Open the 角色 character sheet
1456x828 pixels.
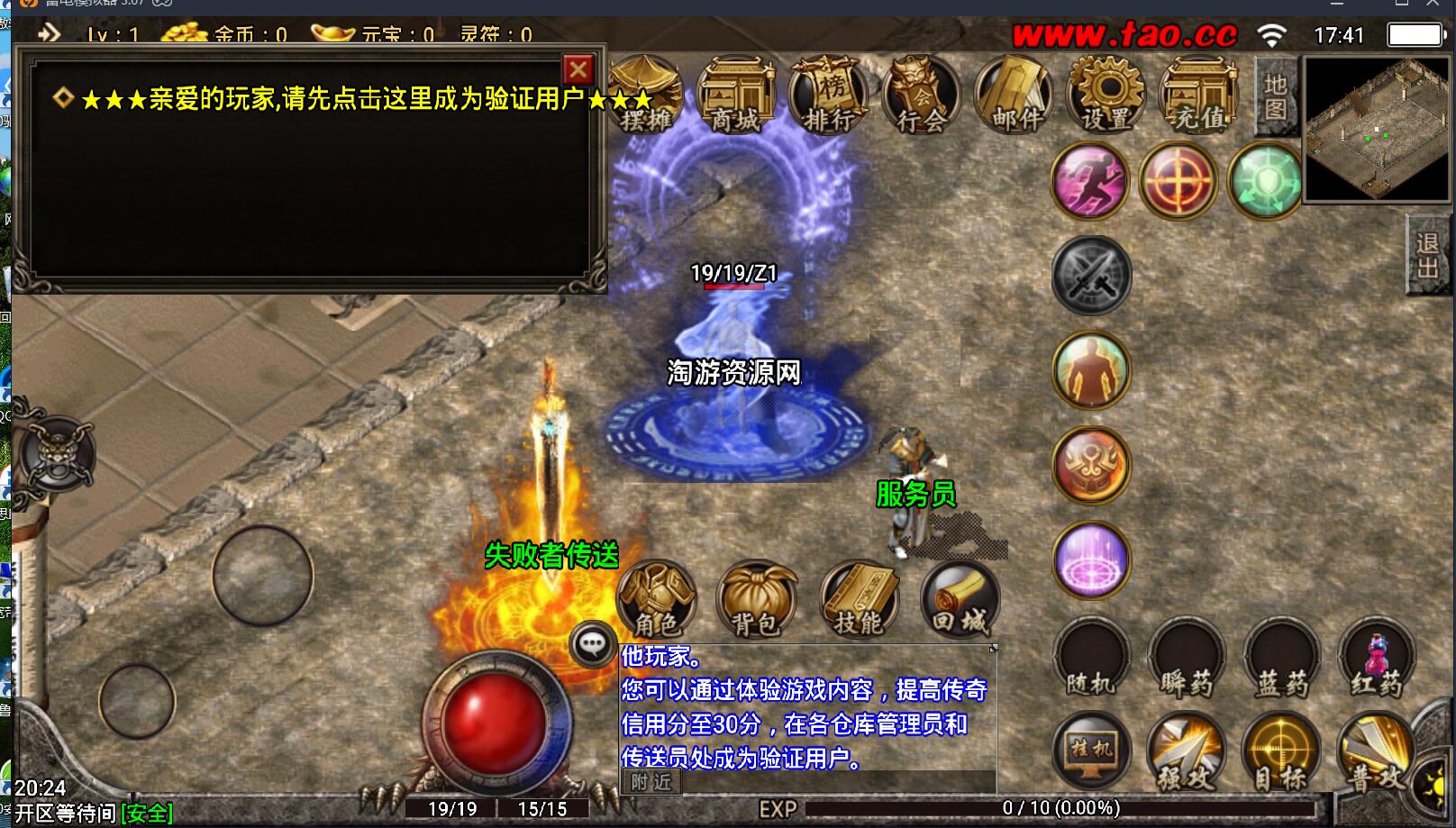[x=656, y=598]
